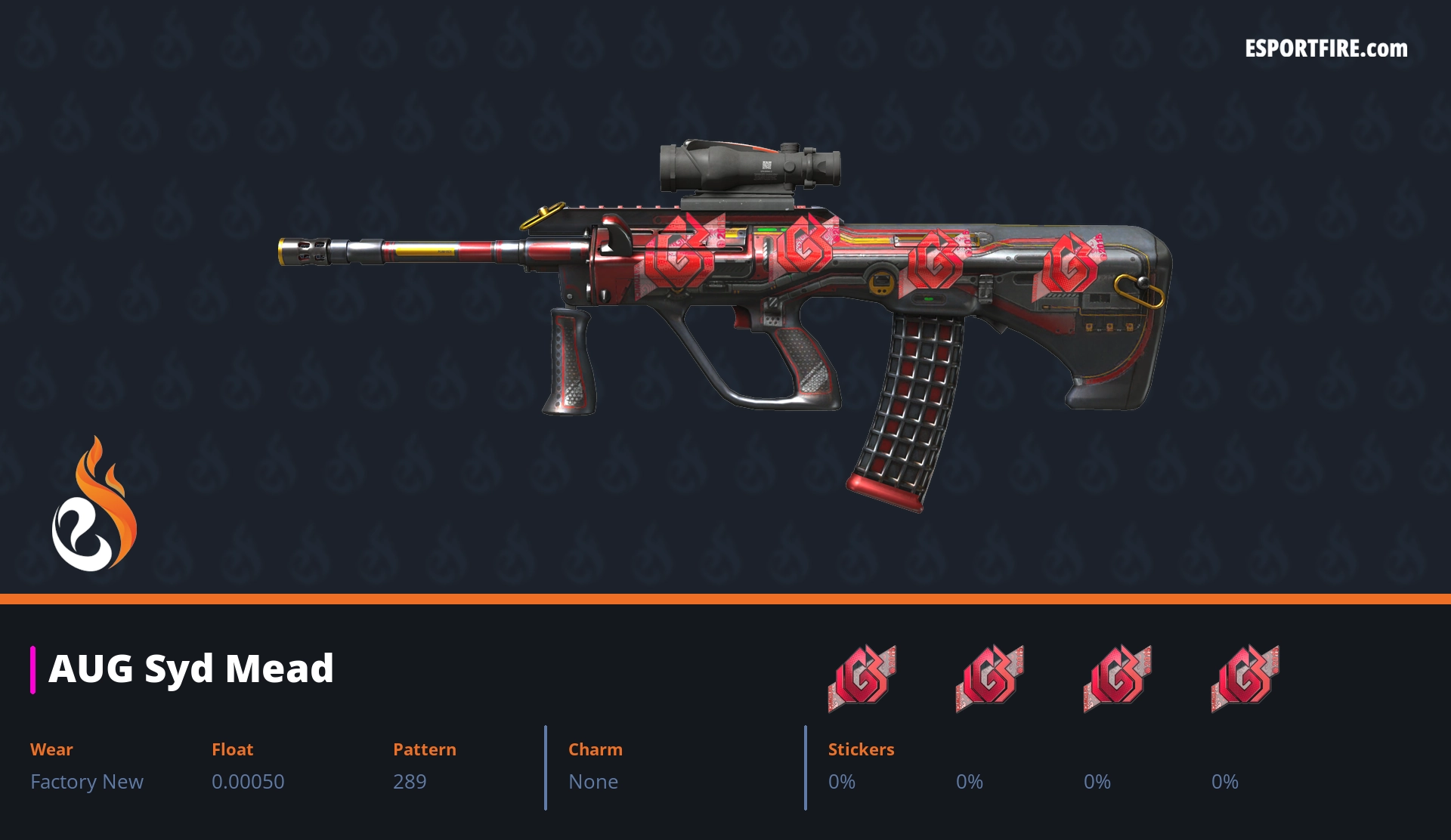This screenshot has width=1451, height=840.
Task: Open the ESPORTFIRE.com site link
Action: click(1326, 49)
